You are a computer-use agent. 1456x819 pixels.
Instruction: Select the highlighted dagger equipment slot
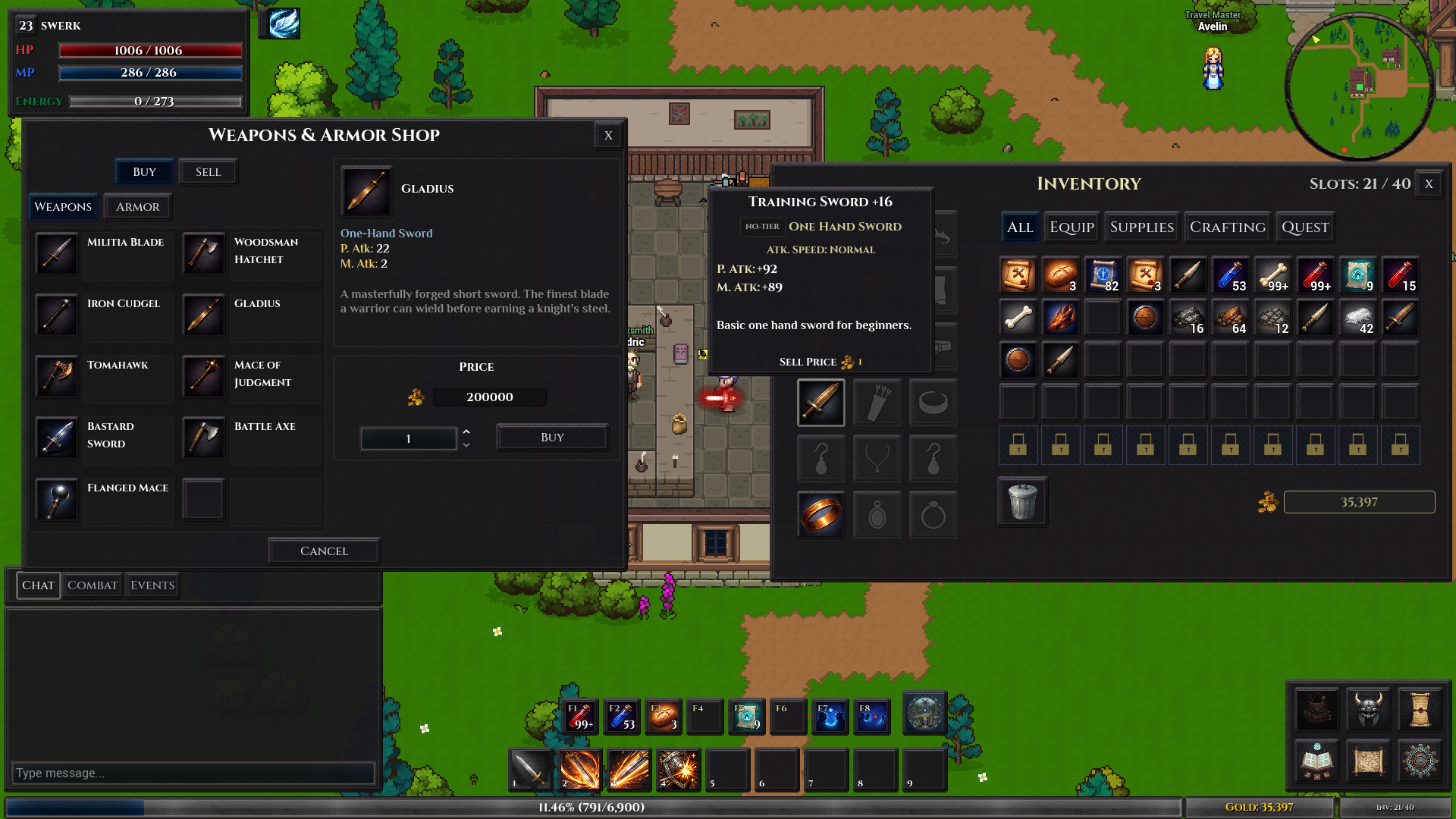tap(821, 402)
